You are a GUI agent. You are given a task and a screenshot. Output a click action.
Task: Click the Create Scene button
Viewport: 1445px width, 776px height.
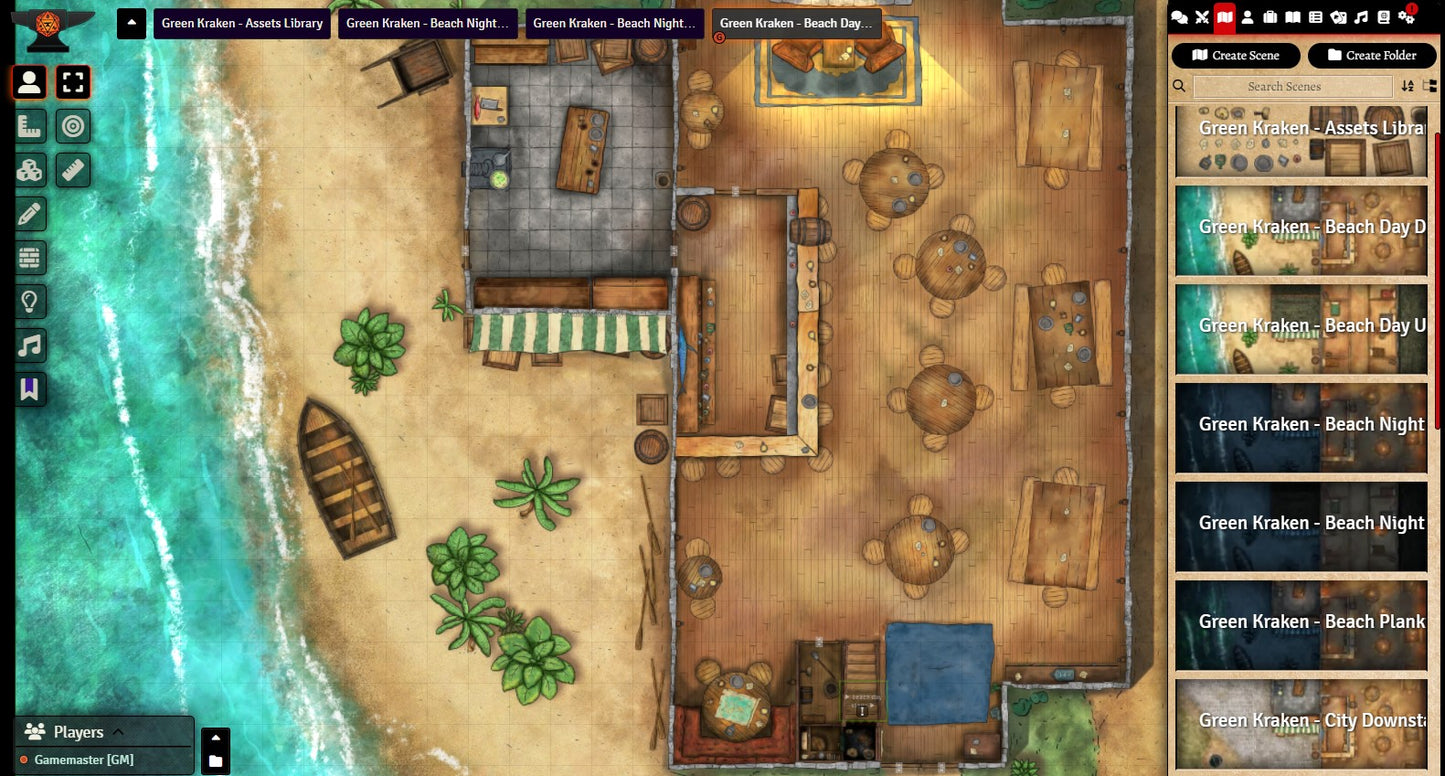1235,55
